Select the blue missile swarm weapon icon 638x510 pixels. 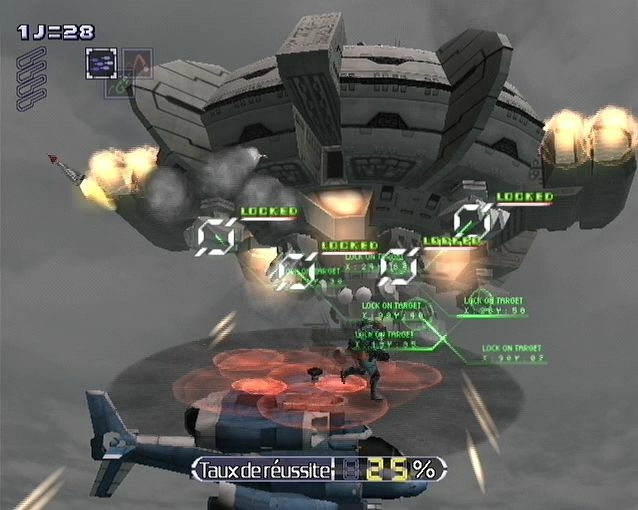101,63
